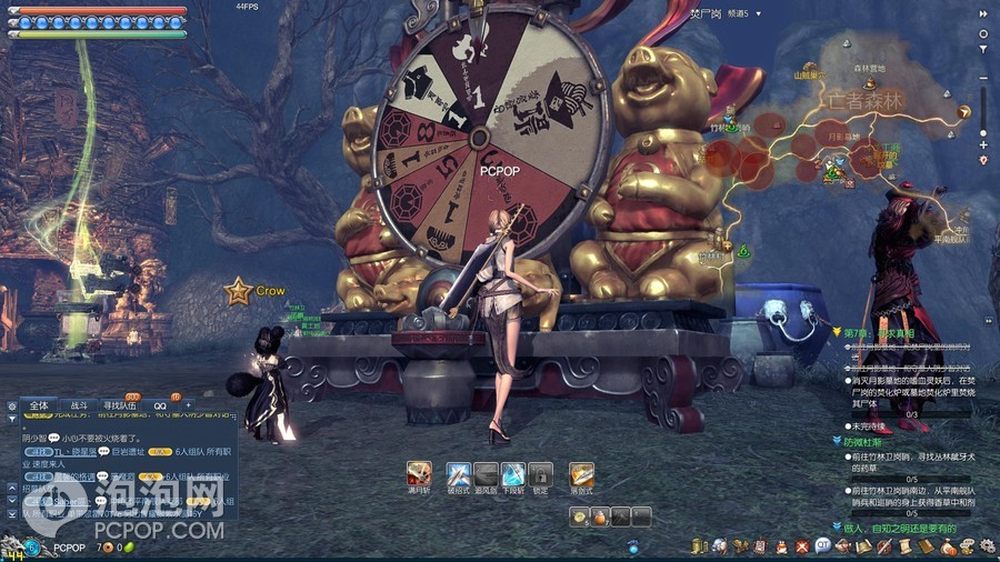Switch to the 全体 chat tab
The height and width of the screenshot is (562, 1000).
tap(38, 406)
